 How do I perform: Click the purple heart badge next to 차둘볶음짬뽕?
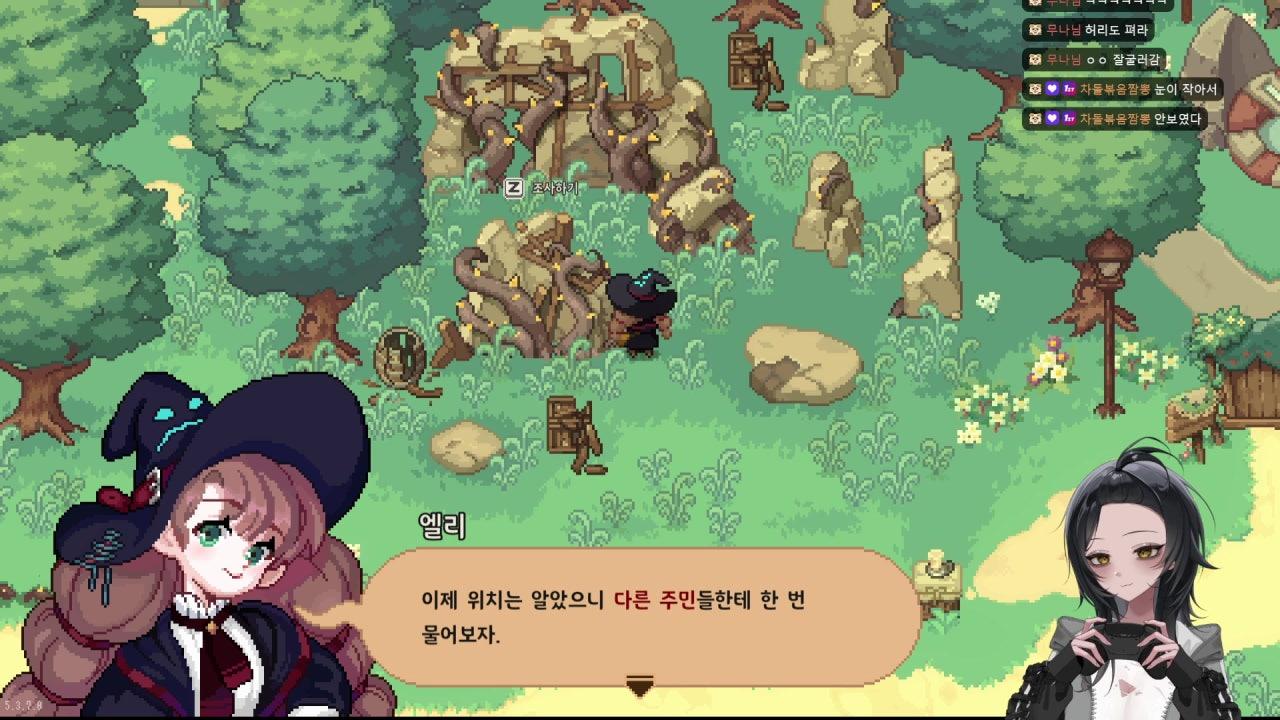tap(1053, 88)
